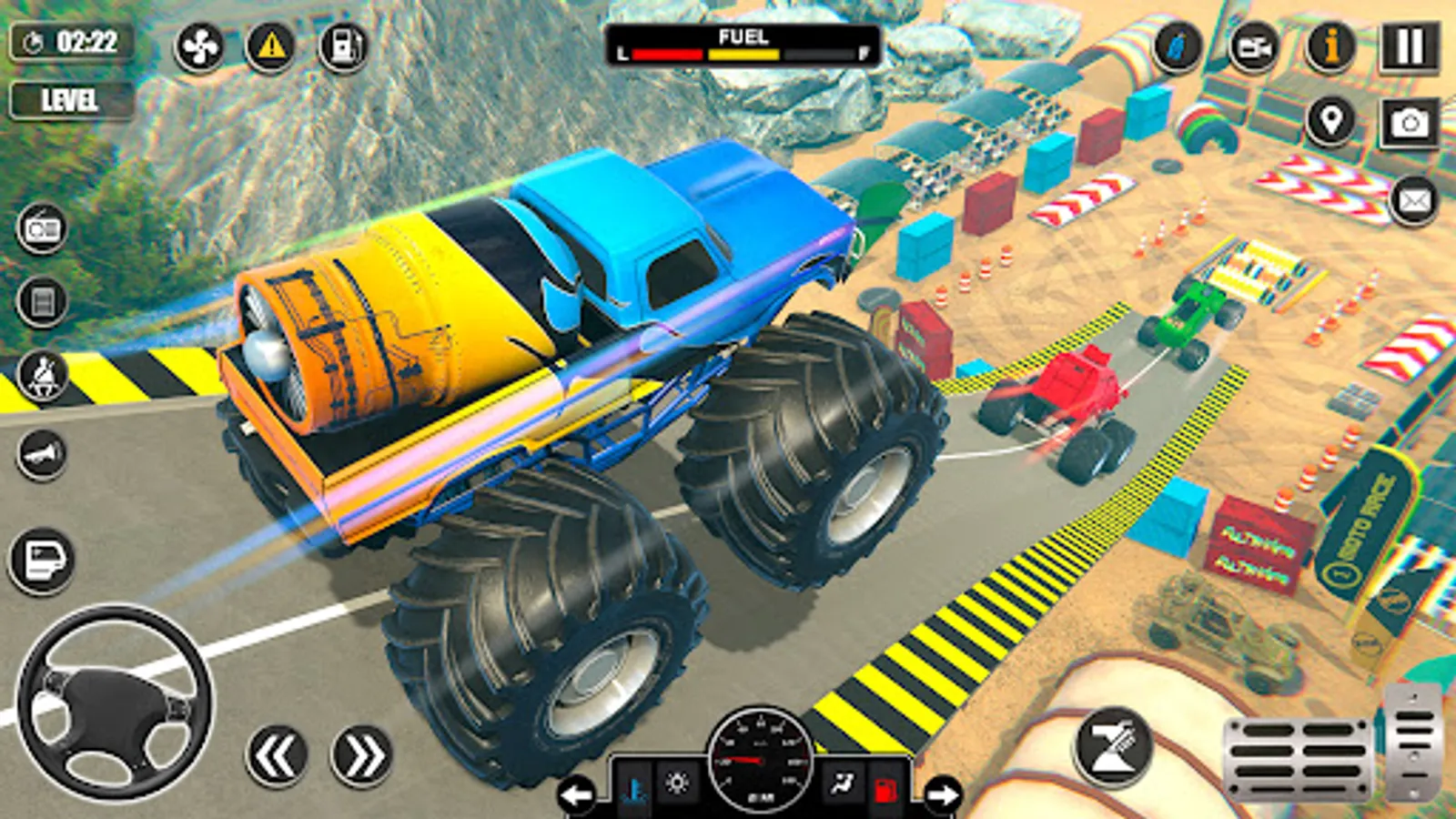Toggle the fan icon
The image size is (1456, 819).
[x=199, y=45]
